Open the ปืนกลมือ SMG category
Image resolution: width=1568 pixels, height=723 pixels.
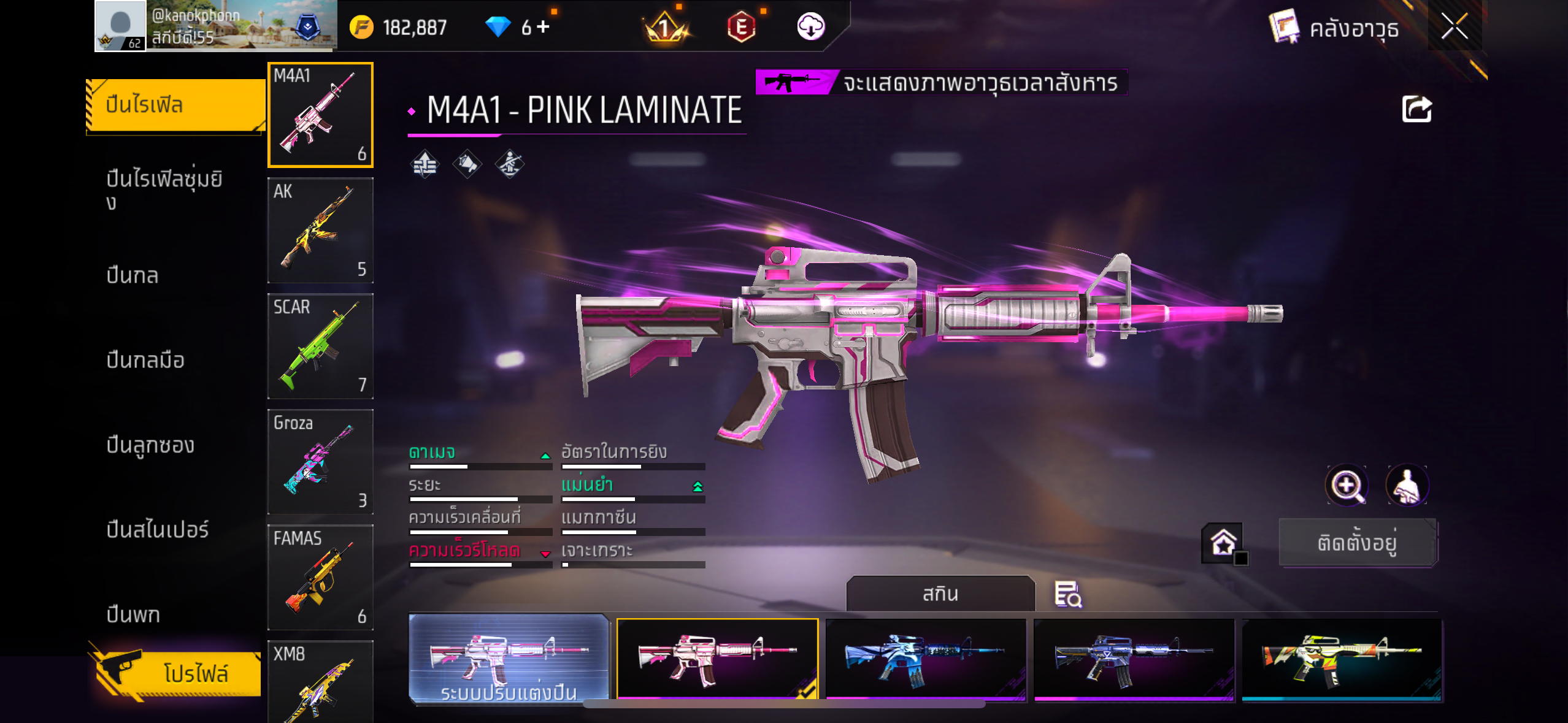click(x=145, y=360)
